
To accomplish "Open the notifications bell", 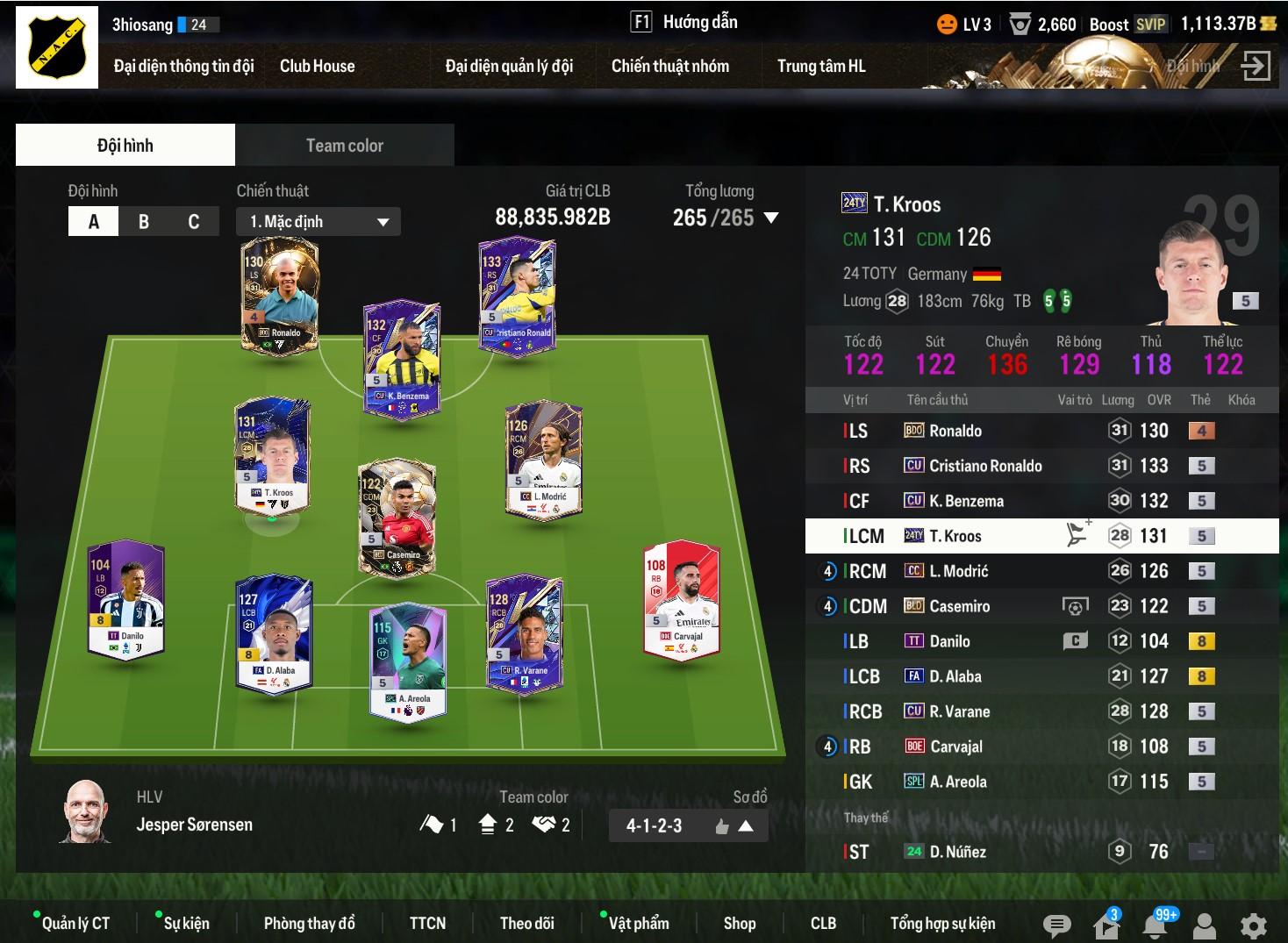I will [x=1155, y=925].
